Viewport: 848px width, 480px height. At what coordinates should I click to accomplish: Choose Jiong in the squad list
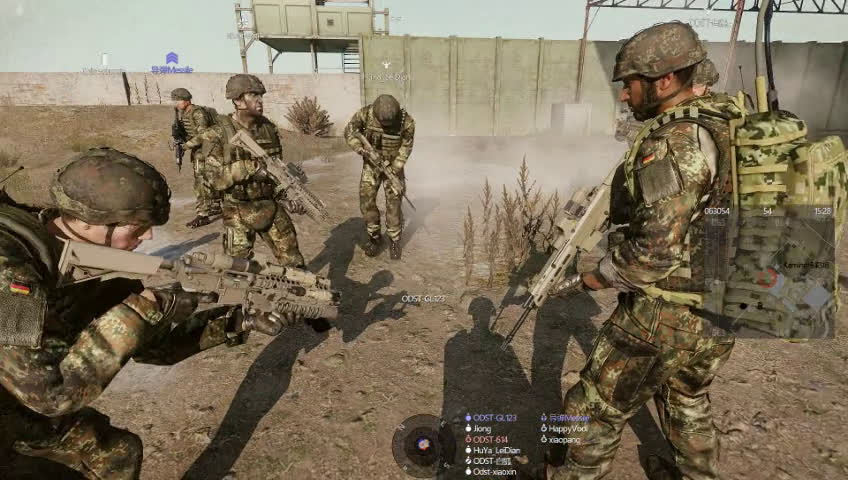[x=482, y=429]
